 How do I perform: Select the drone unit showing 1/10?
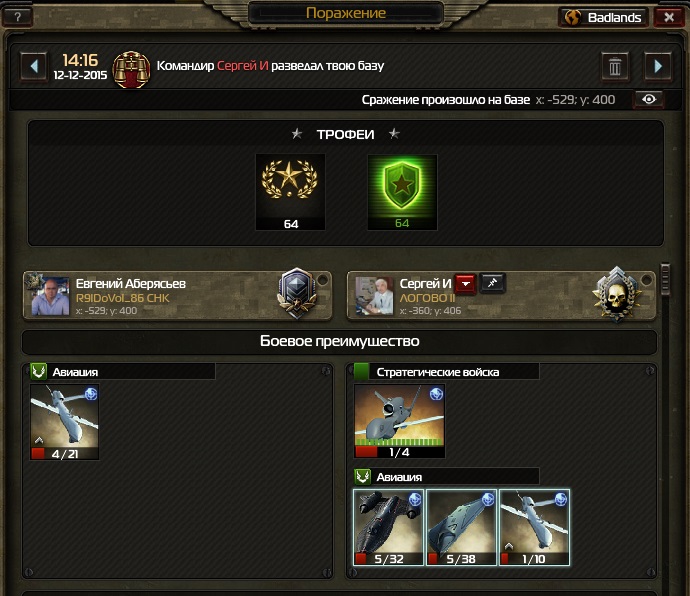[534, 527]
